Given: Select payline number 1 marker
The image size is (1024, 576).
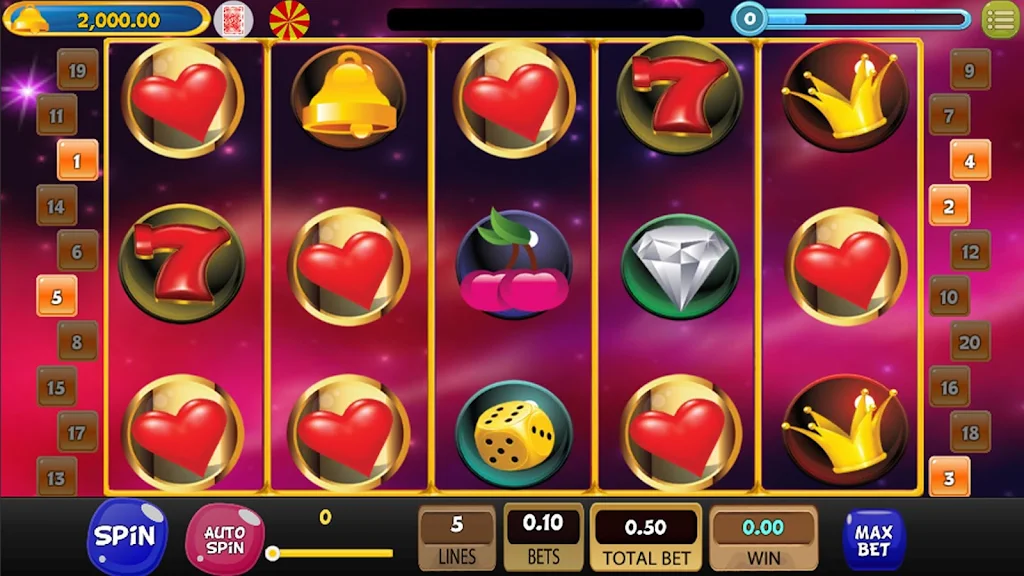Looking at the screenshot, I should (x=77, y=160).
